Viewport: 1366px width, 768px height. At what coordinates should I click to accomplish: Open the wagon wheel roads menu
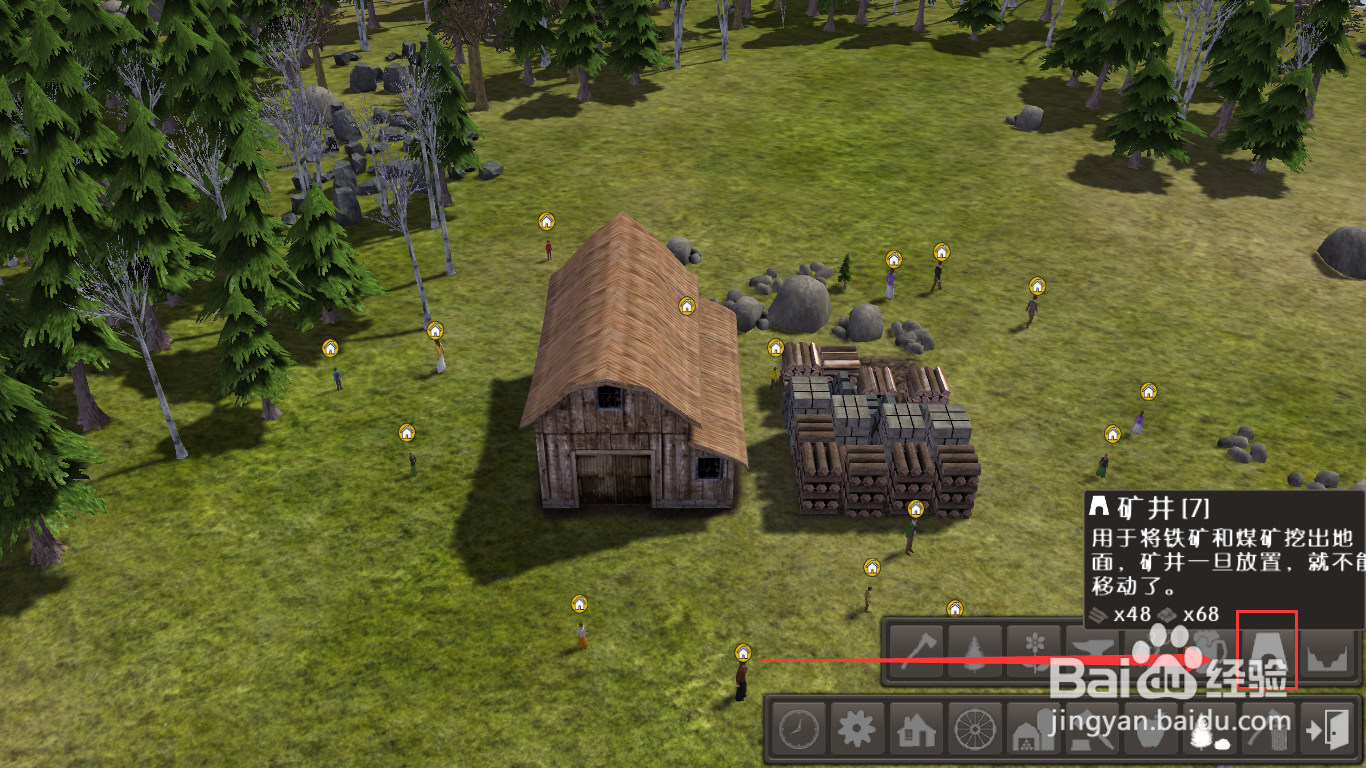point(974,729)
